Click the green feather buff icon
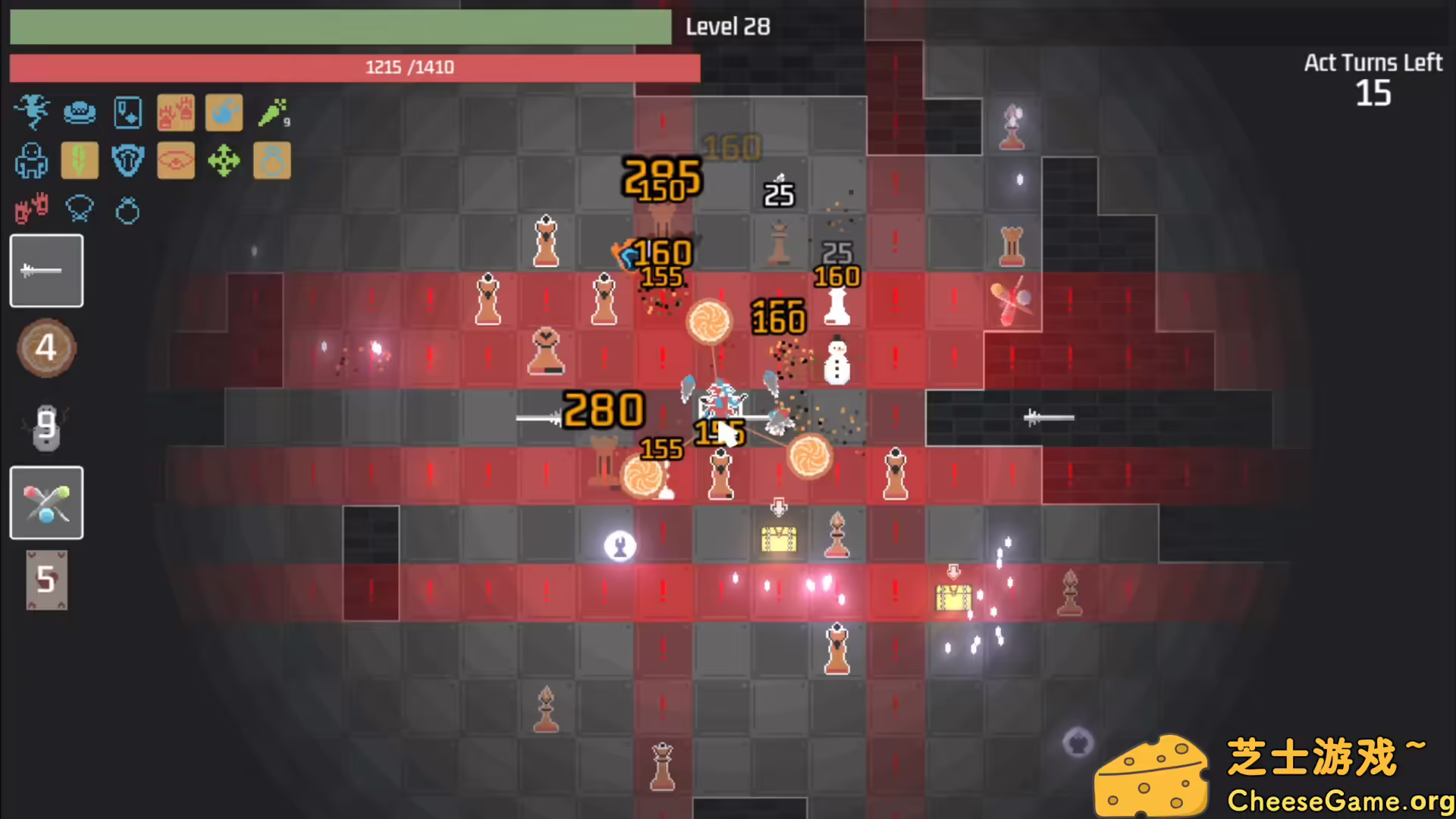This screenshot has height=819, width=1456. [x=80, y=161]
